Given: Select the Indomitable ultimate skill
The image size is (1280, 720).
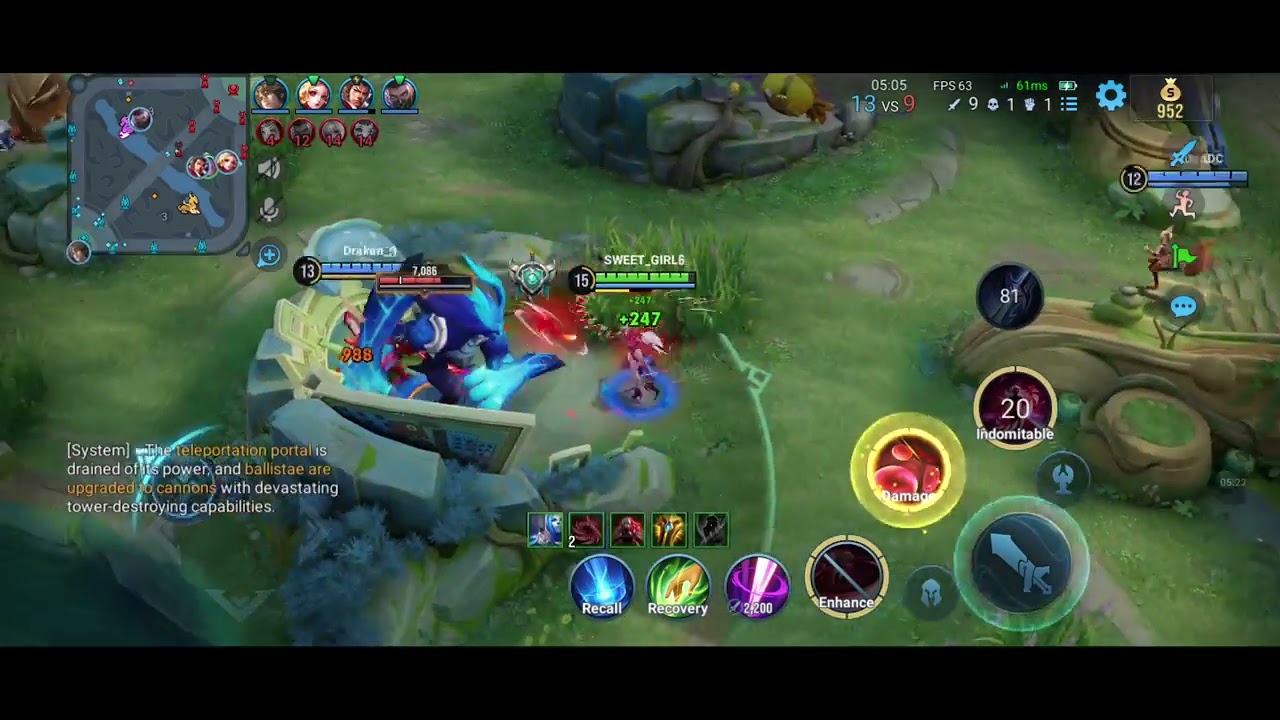Looking at the screenshot, I should click(1015, 408).
